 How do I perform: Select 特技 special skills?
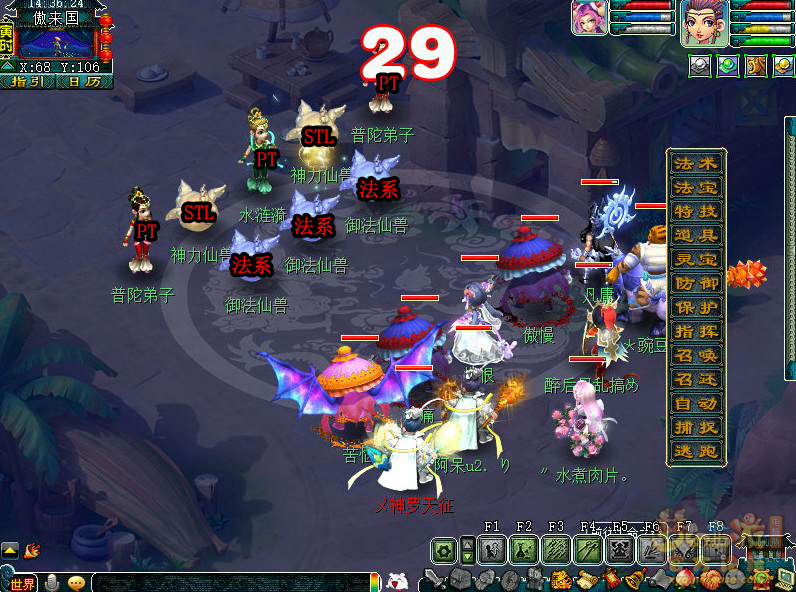696,211
